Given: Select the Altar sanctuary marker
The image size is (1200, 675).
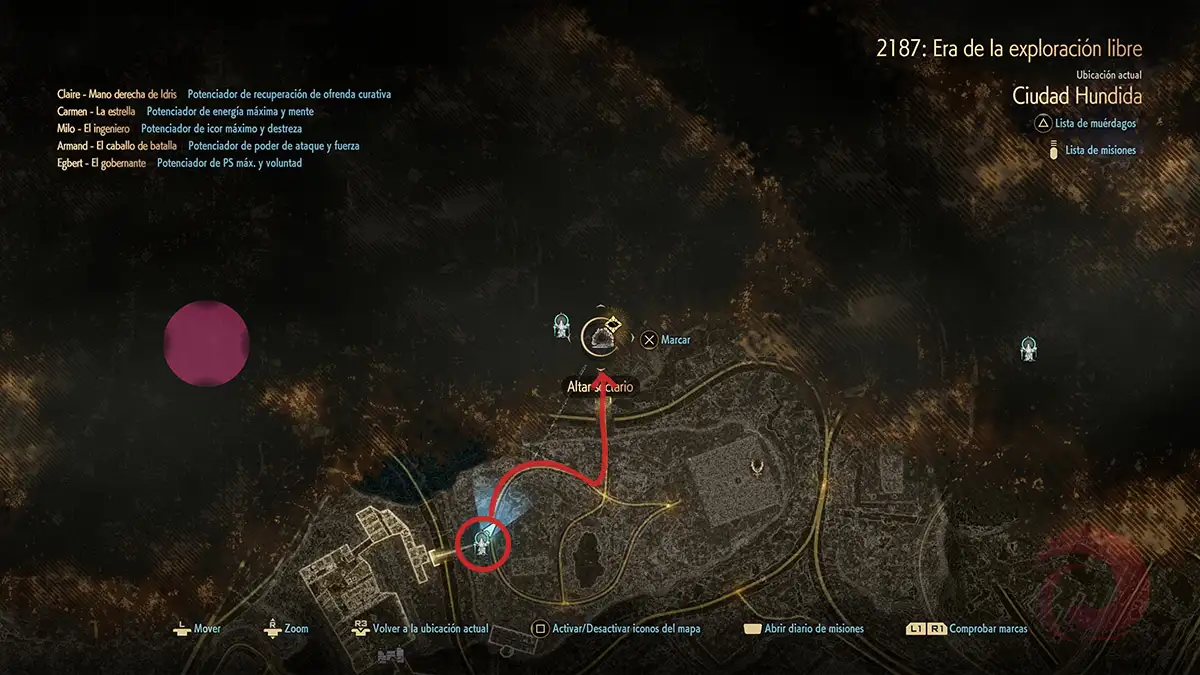Looking at the screenshot, I should pos(603,339).
